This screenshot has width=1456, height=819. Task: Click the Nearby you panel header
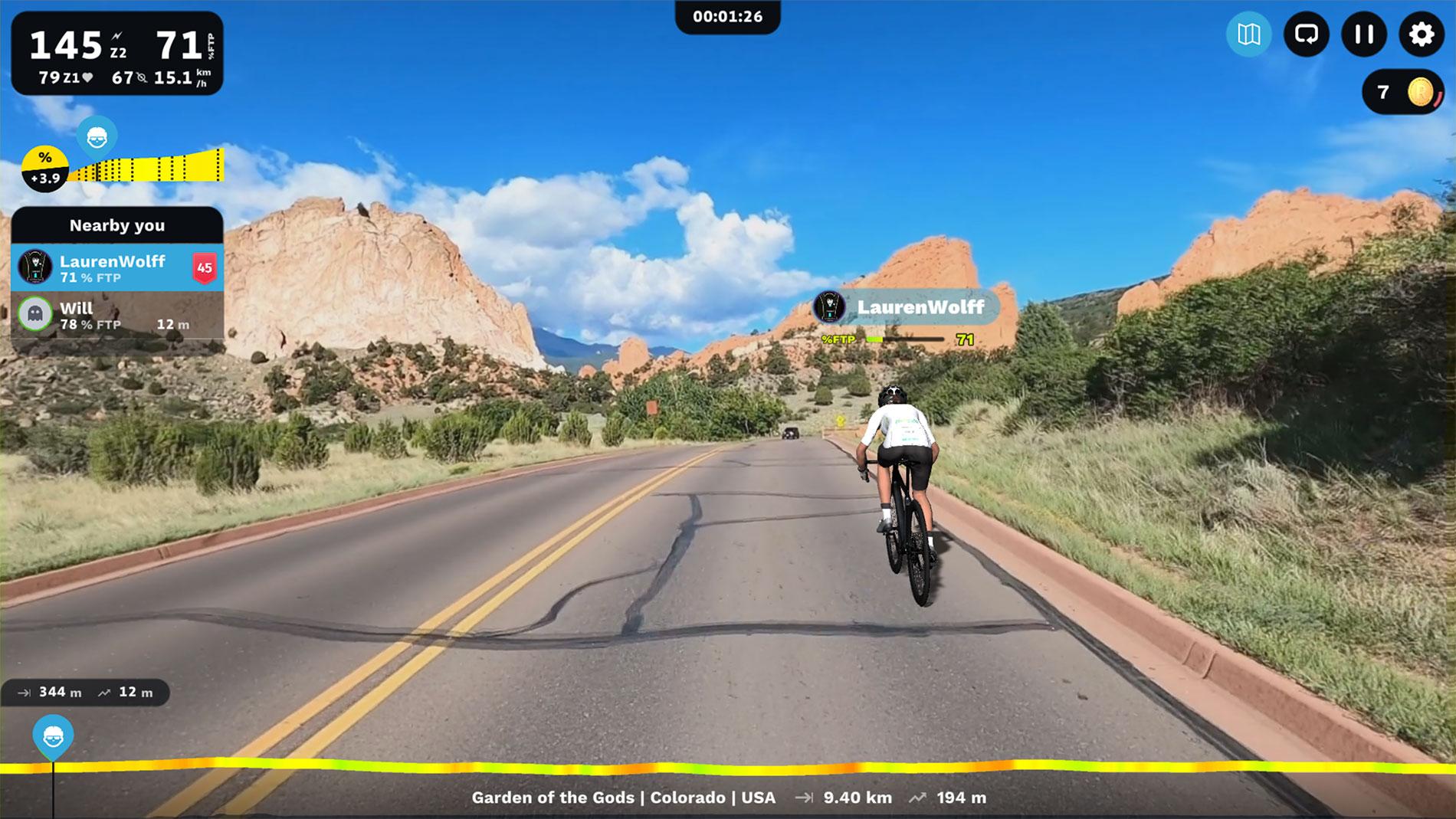click(x=117, y=225)
